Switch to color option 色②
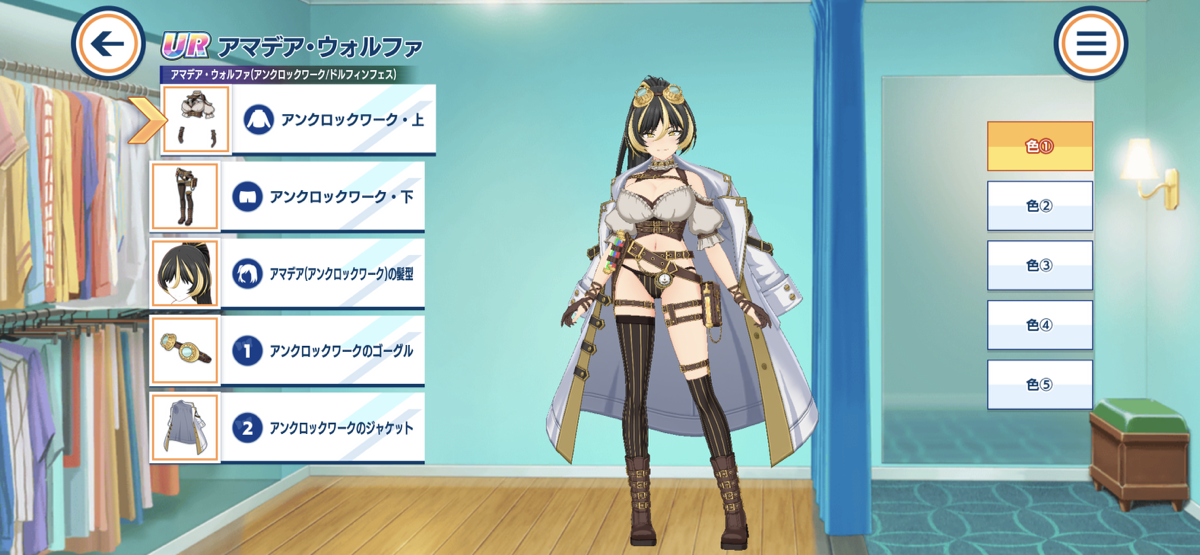The image size is (1200, 555). point(1039,206)
